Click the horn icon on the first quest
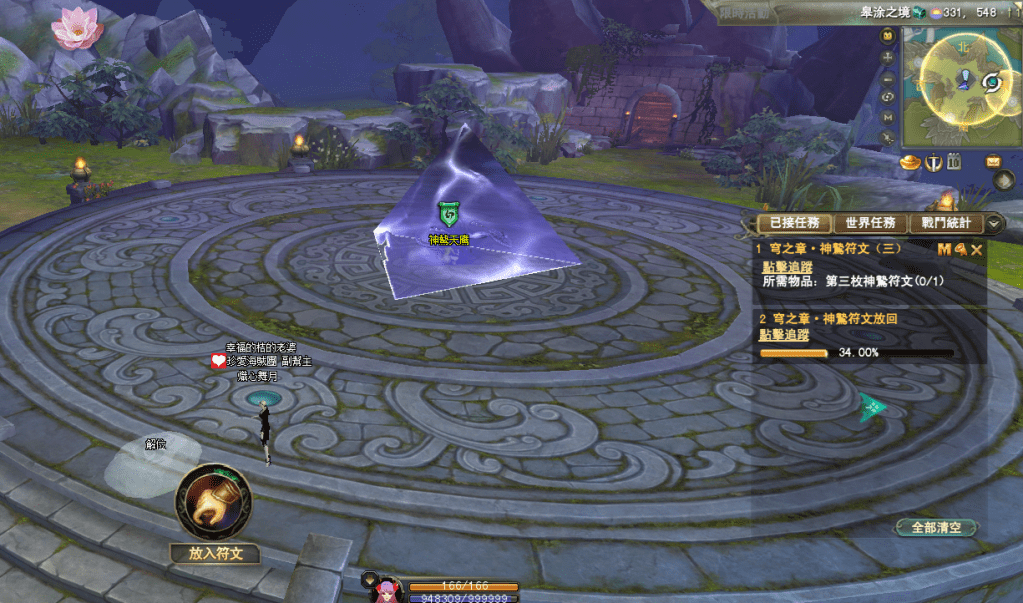Viewport: 1023px width, 603px height. tap(960, 248)
